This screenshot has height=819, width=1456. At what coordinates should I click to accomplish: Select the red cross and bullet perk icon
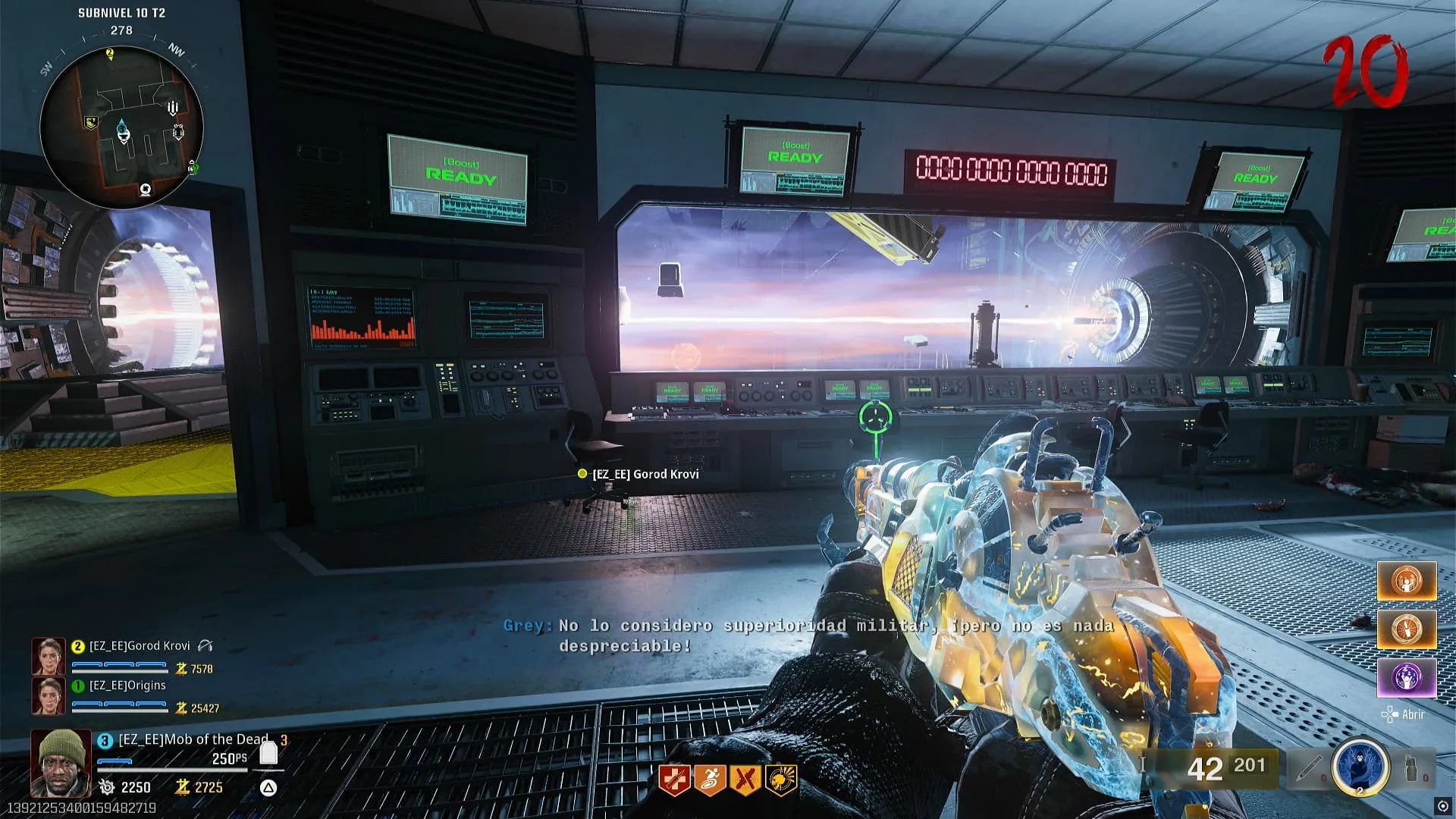673,780
